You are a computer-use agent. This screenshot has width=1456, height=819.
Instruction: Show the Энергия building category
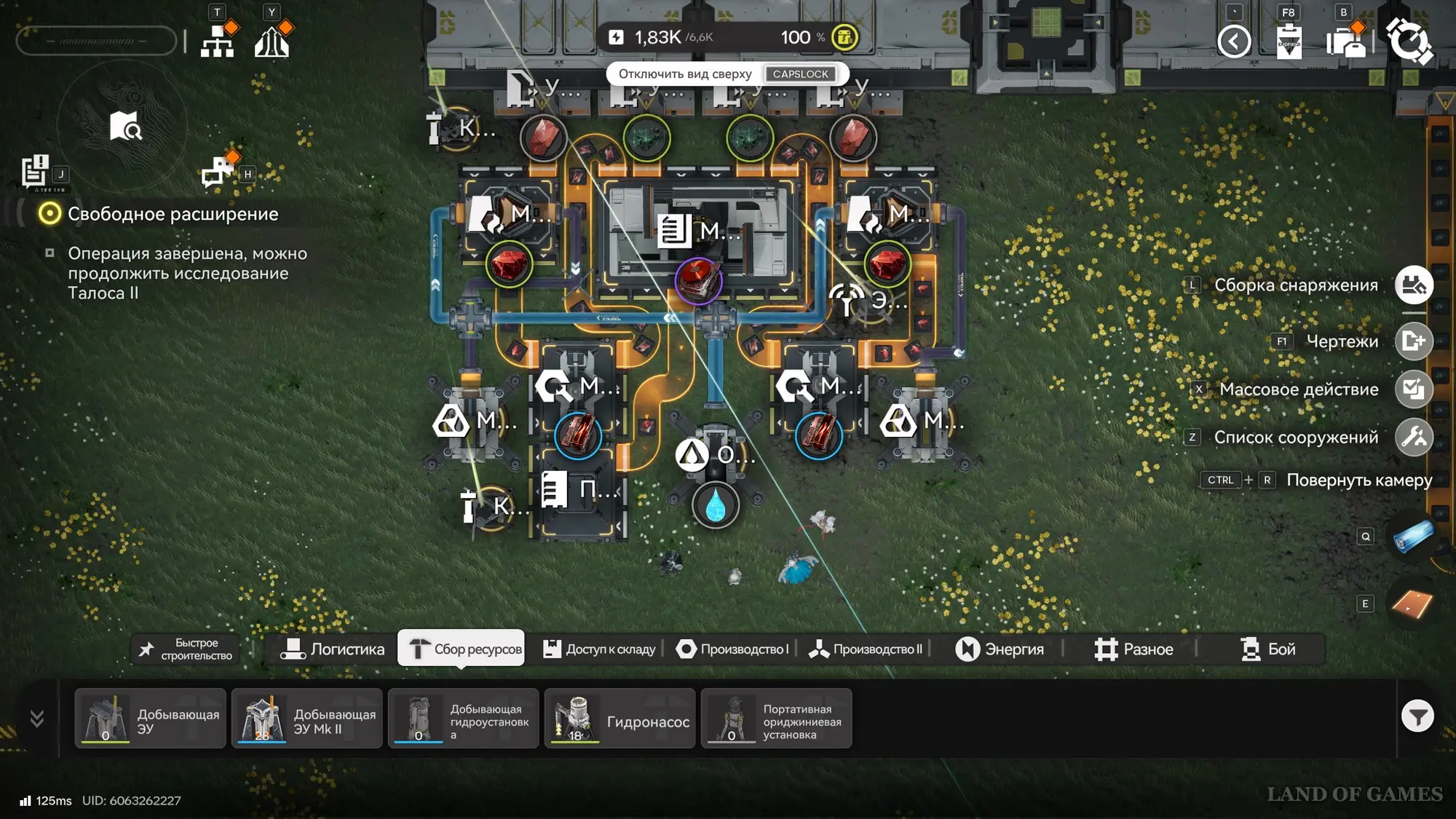(x=1000, y=649)
